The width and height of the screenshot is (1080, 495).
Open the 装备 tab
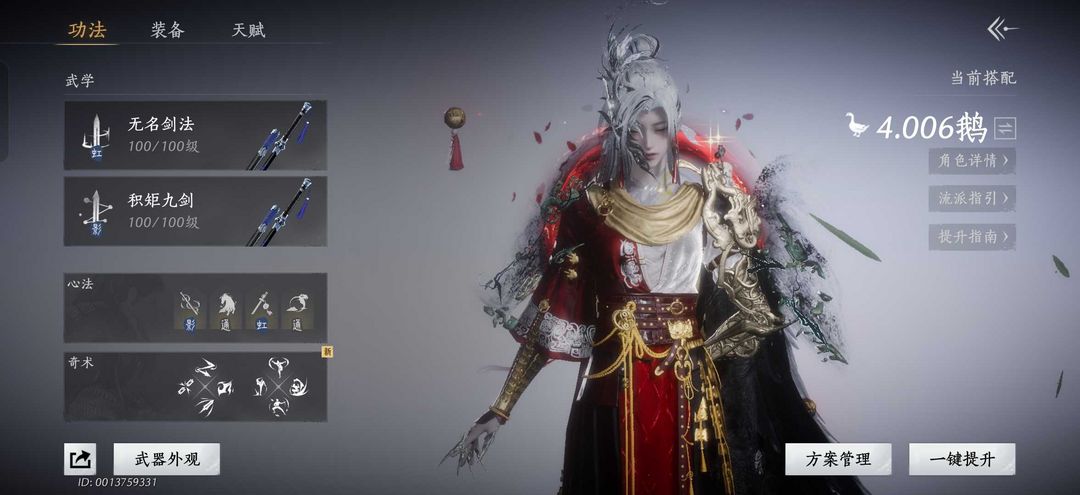tap(168, 30)
